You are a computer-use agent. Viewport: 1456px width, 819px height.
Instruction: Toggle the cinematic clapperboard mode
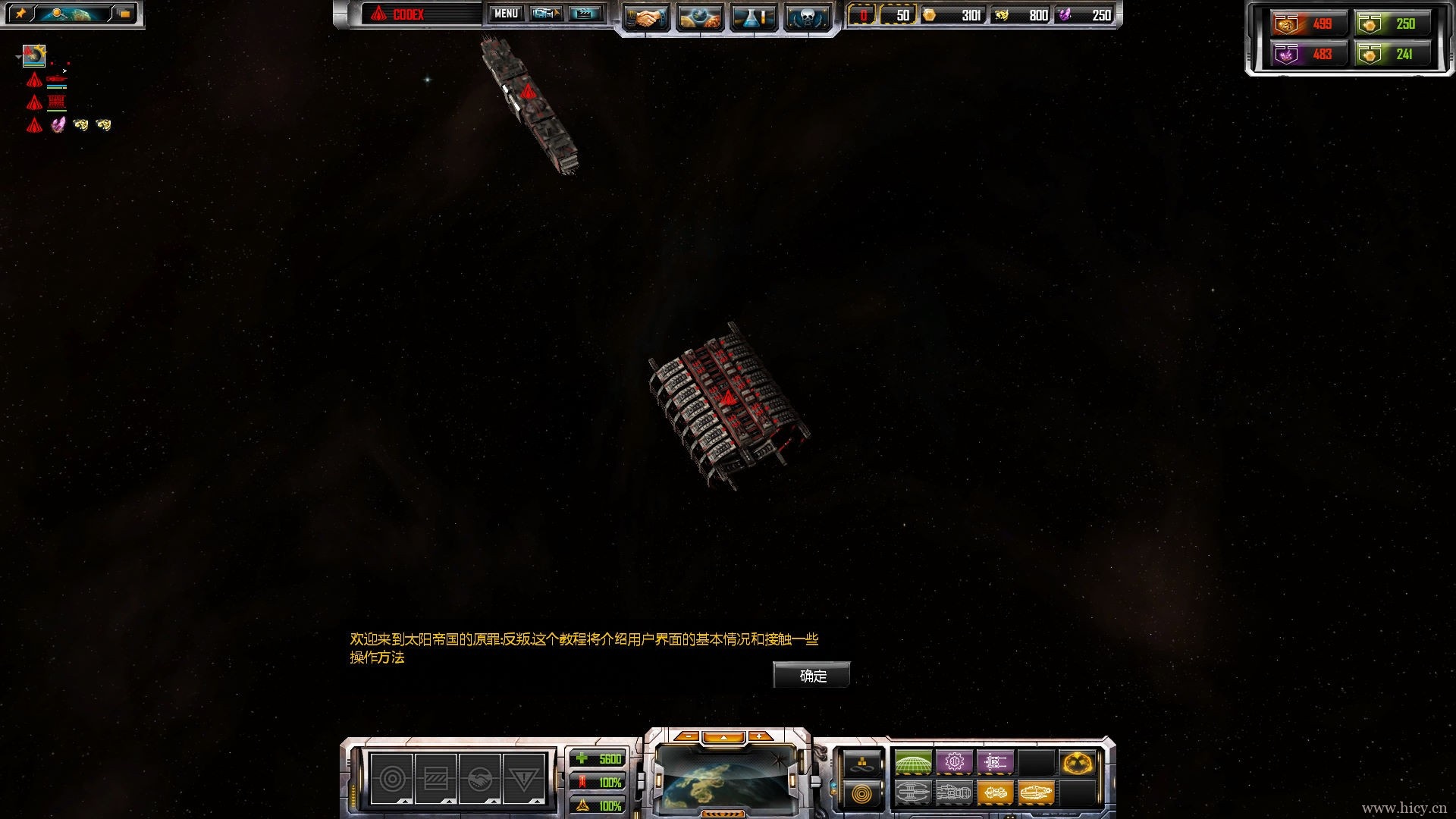click(x=585, y=14)
